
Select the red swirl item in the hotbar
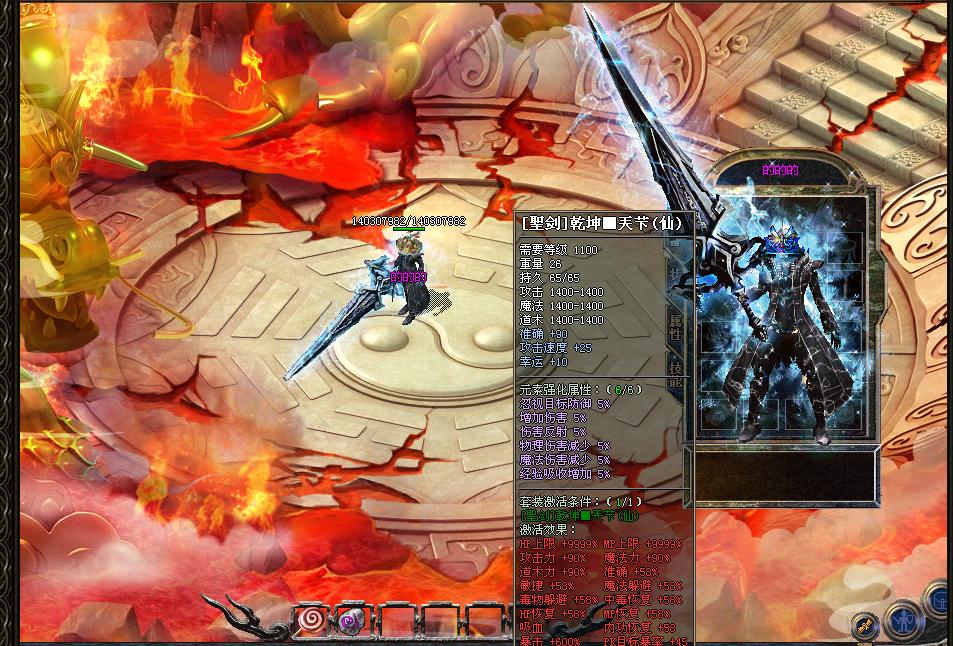tap(312, 619)
